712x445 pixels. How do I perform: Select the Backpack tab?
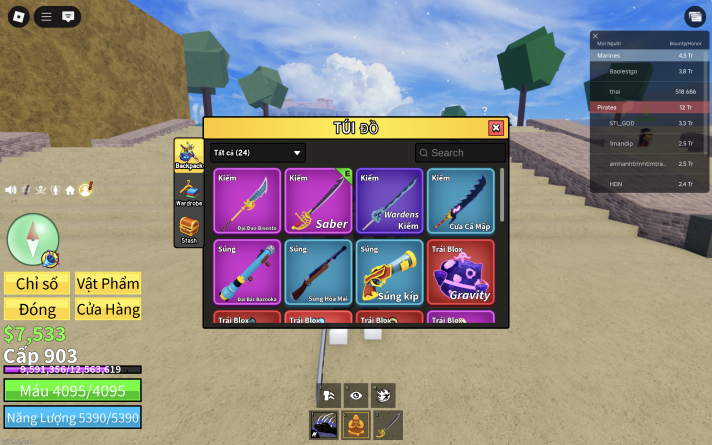click(x=189, y=153)
